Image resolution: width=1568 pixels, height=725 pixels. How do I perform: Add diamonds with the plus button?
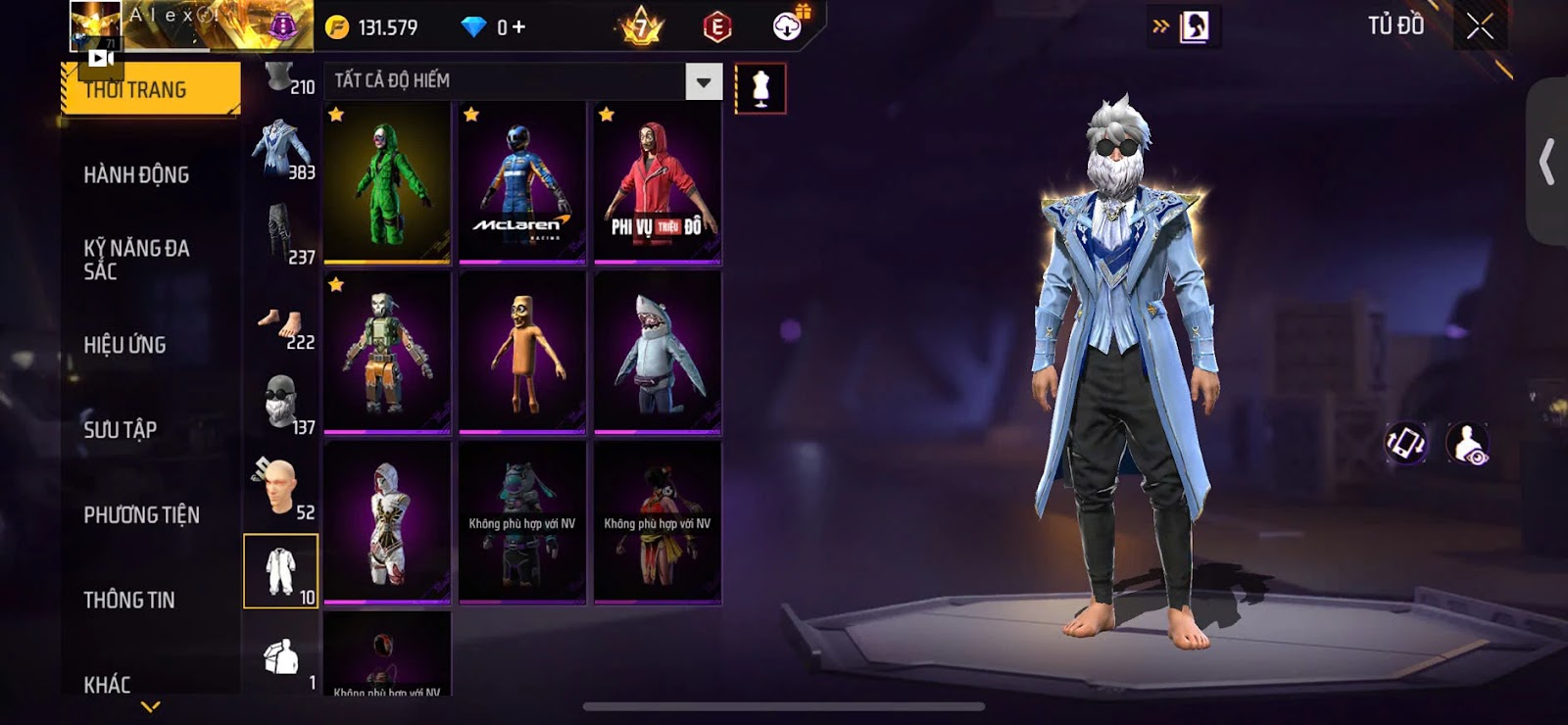pos(518,27)
